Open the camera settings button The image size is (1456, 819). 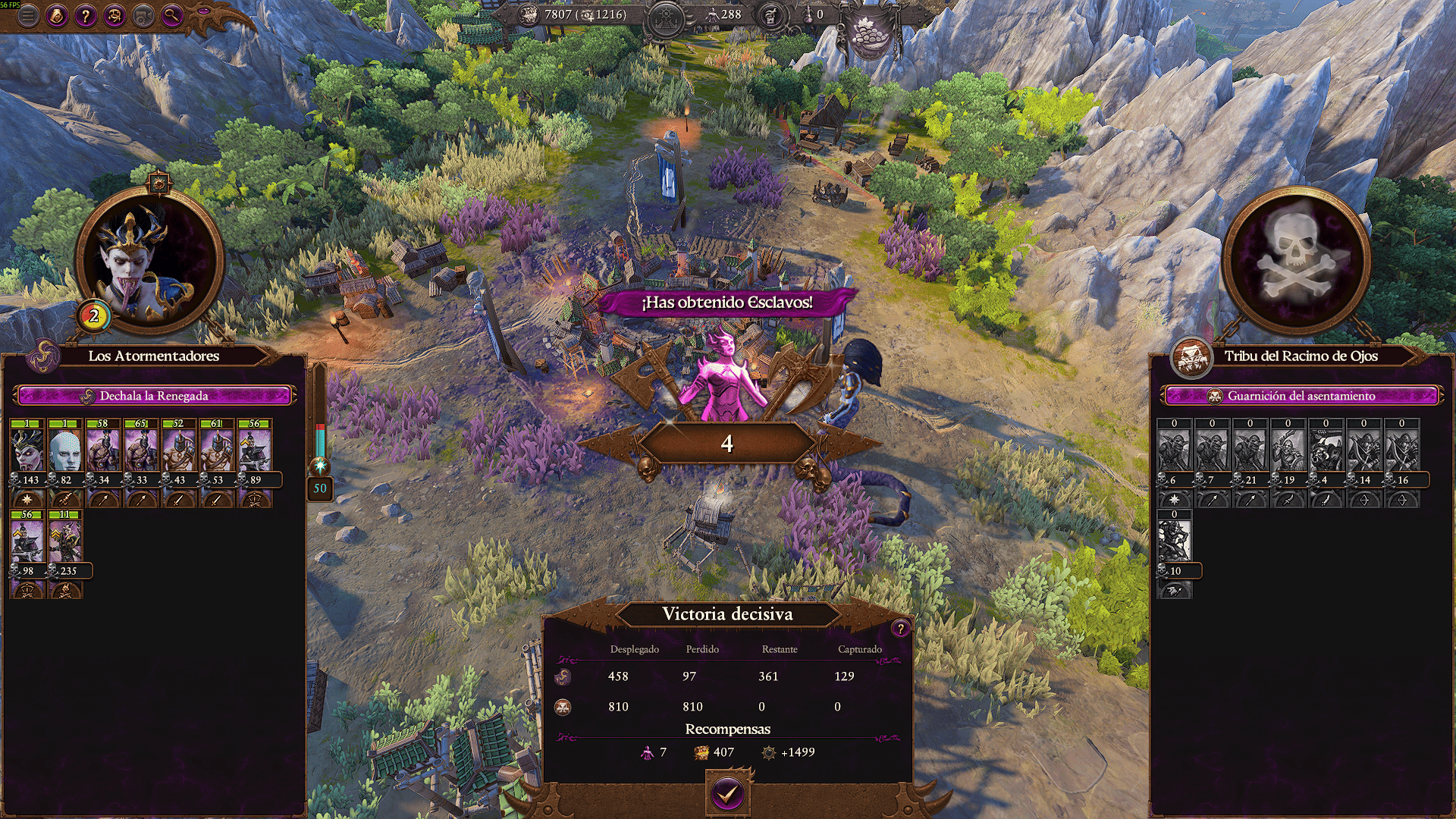coord(143,15)
